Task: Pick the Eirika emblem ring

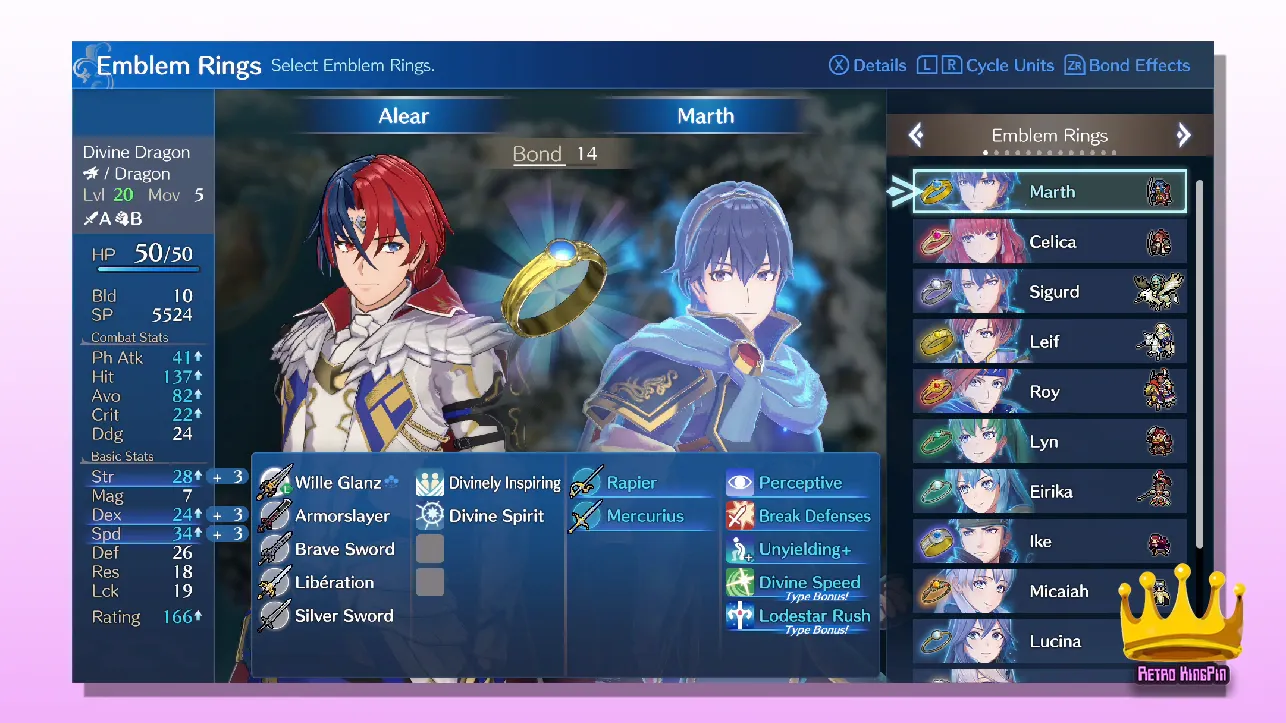Action: (x=1050, y=492)
